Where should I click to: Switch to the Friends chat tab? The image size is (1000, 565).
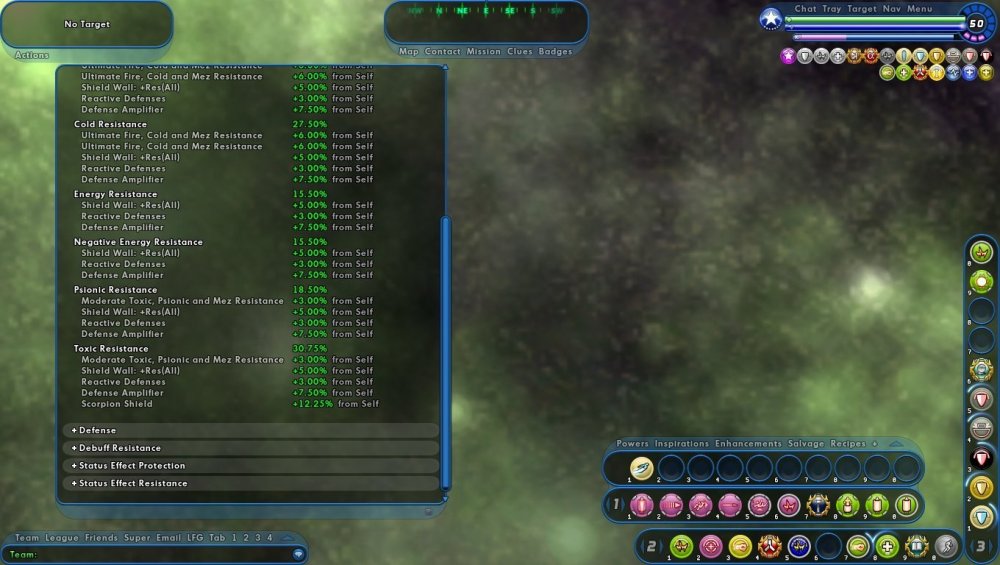coord(101,538)
